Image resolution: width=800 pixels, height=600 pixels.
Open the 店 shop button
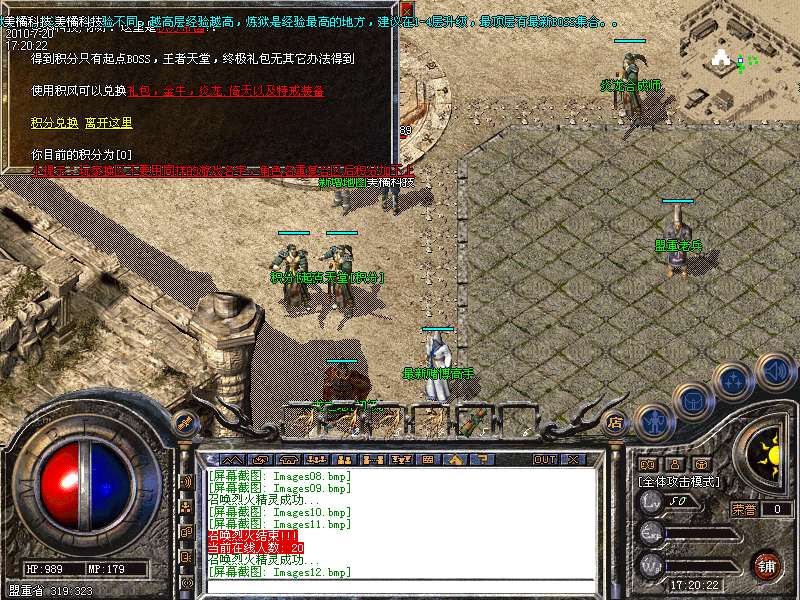[615, 422]
